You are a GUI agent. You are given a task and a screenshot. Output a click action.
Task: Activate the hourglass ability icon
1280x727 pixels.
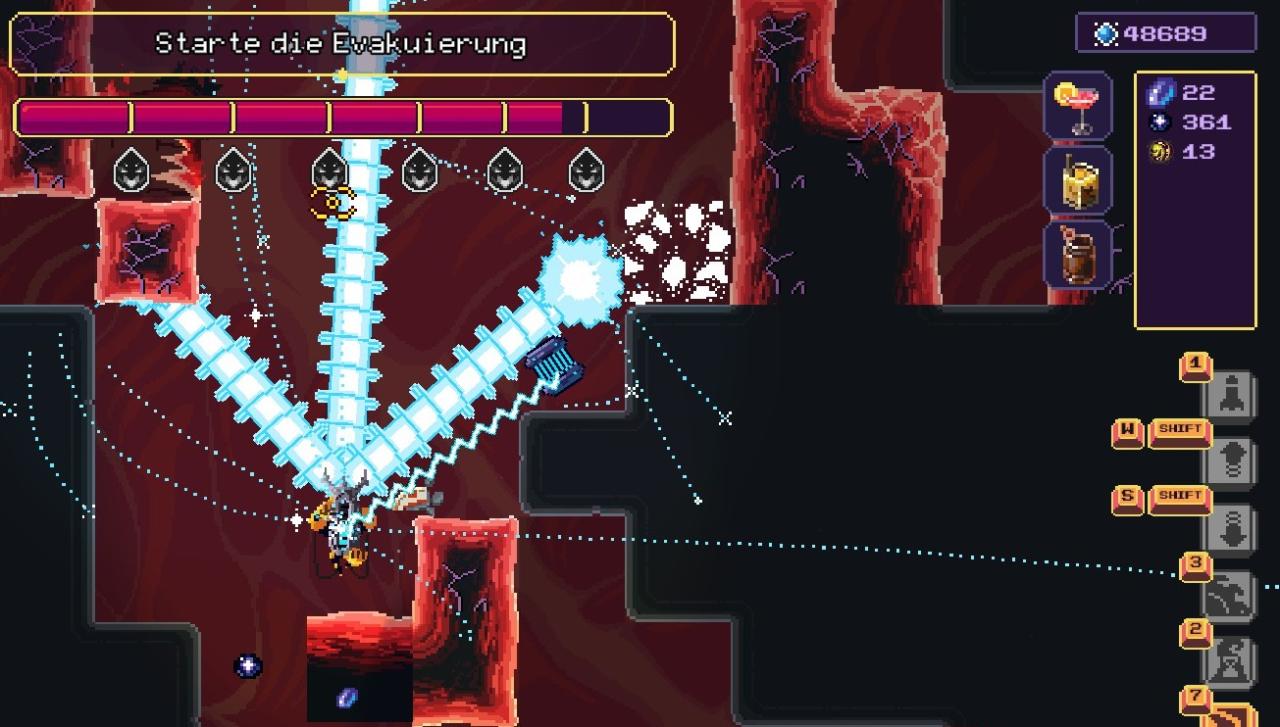pos(1230,661)
